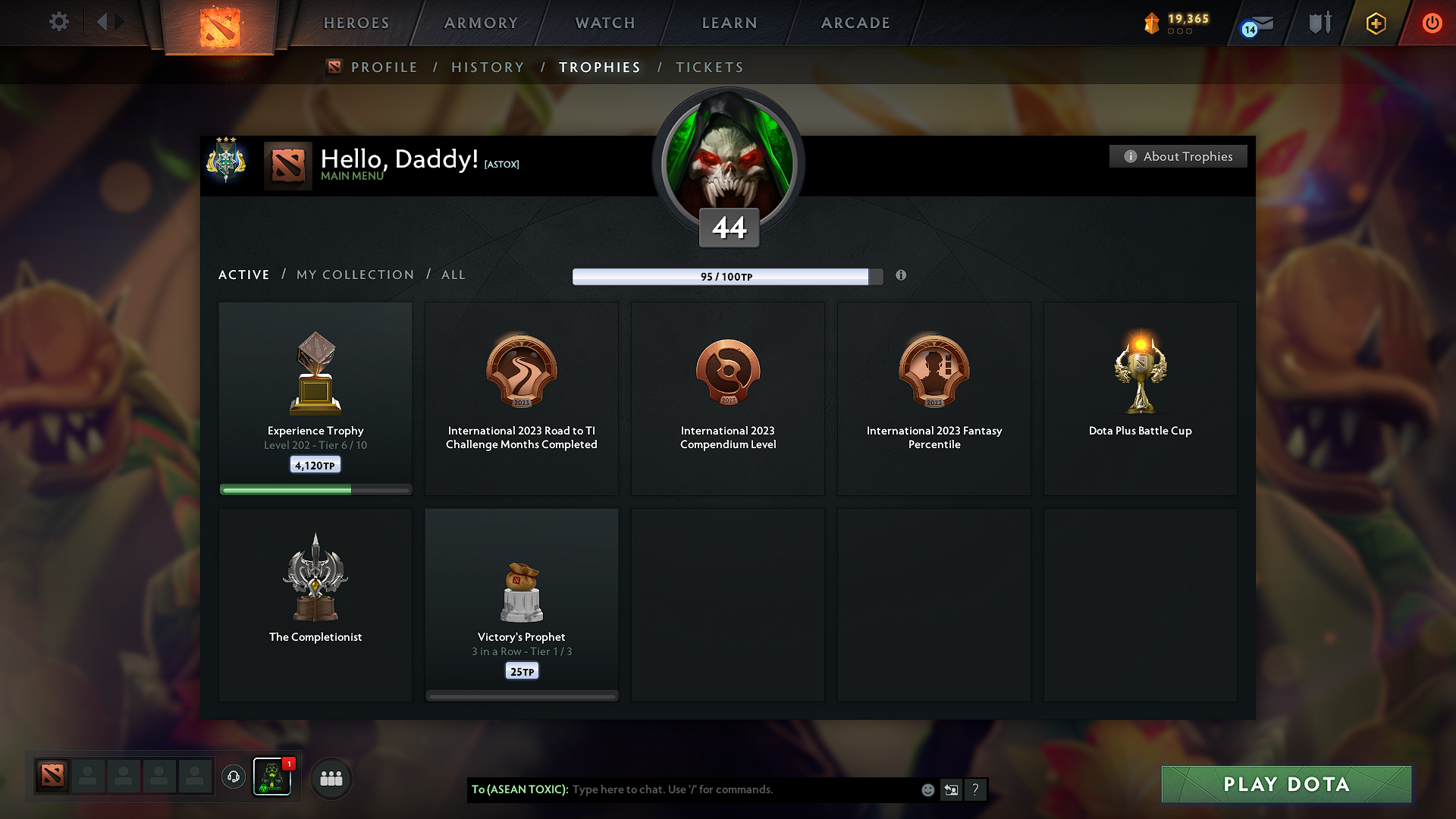Select the Experience Trophy card
The width and height of the screenshot is (1456, 819).
click(315, 398)
